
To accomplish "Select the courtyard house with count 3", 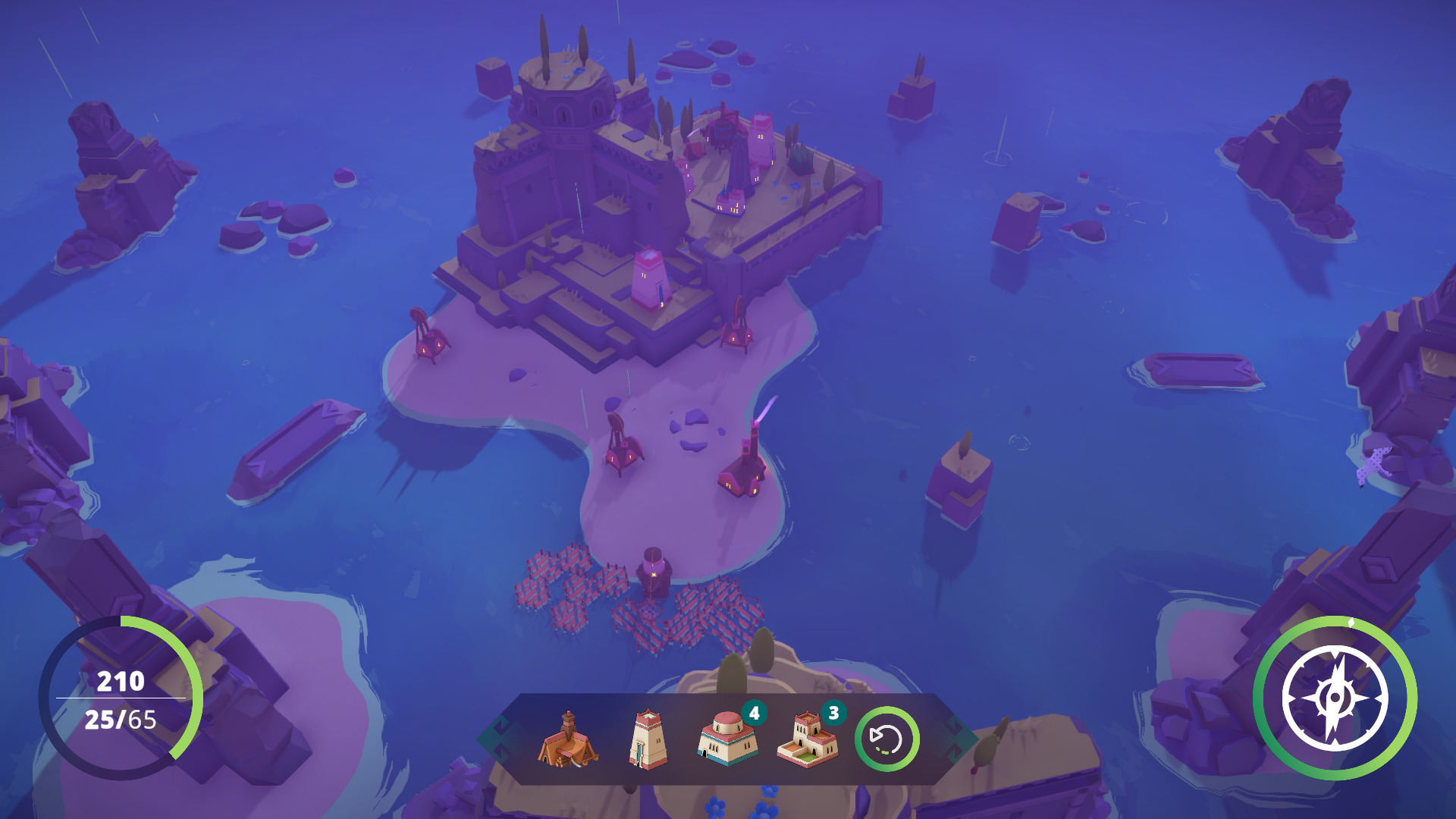I will [x=807, y=739].
